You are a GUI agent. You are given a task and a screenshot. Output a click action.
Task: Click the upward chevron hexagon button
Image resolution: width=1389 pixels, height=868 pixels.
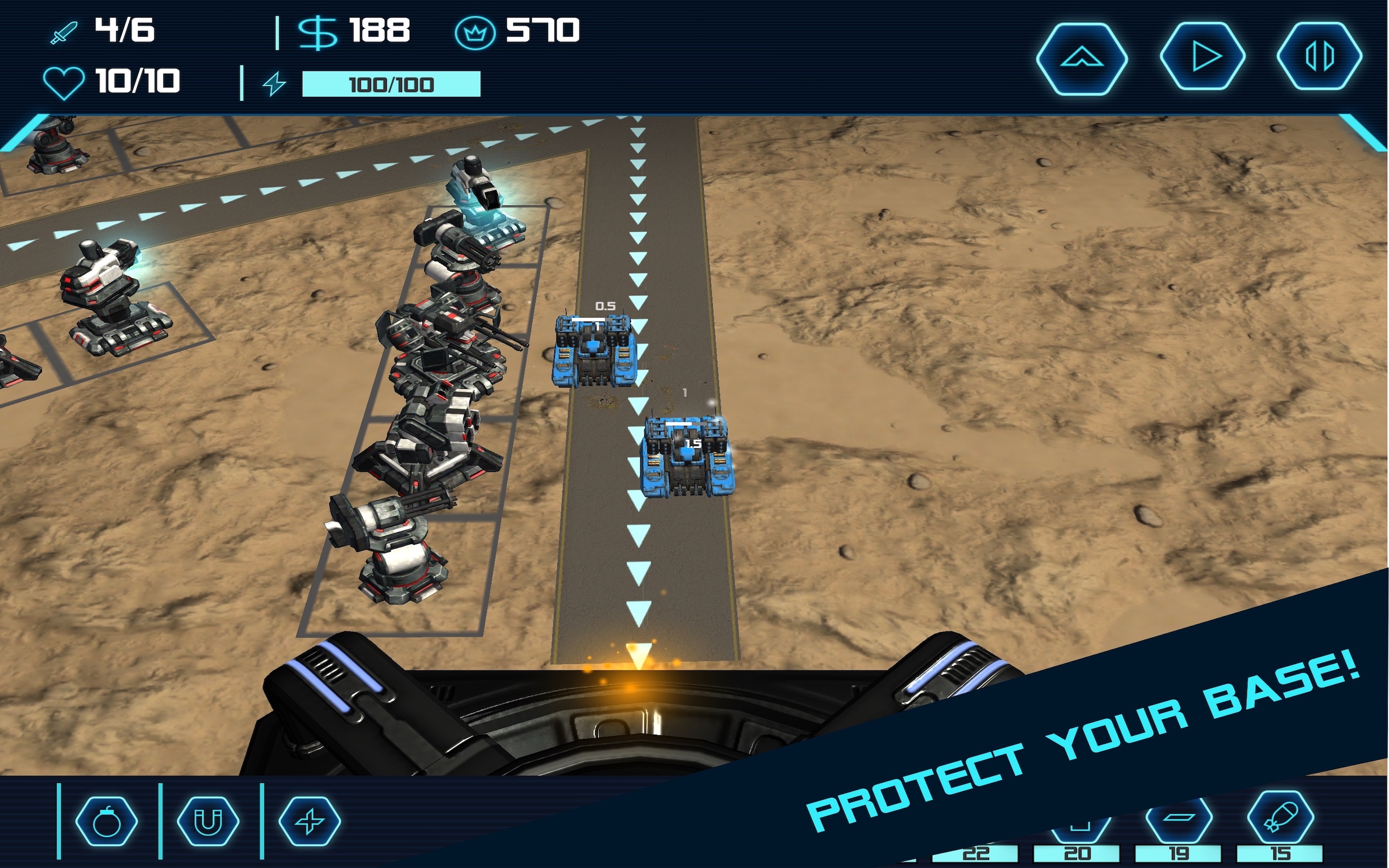[x=1081, y=58]
